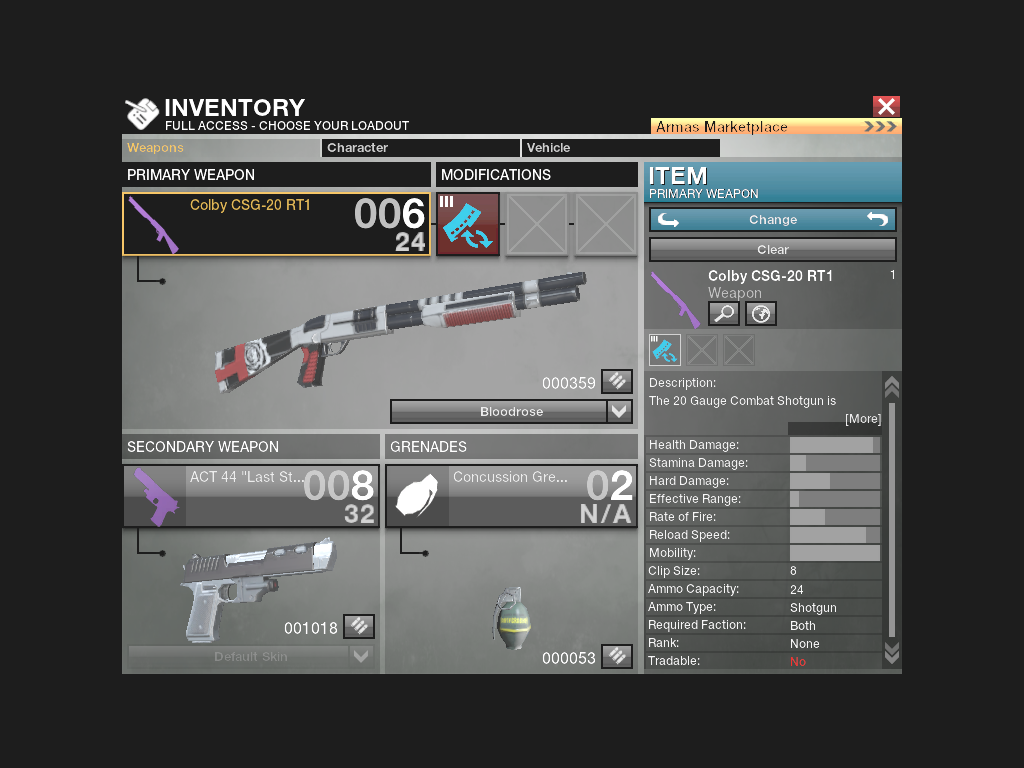
Task: Click the striped button beside 000053
Action: pos(617,656)
